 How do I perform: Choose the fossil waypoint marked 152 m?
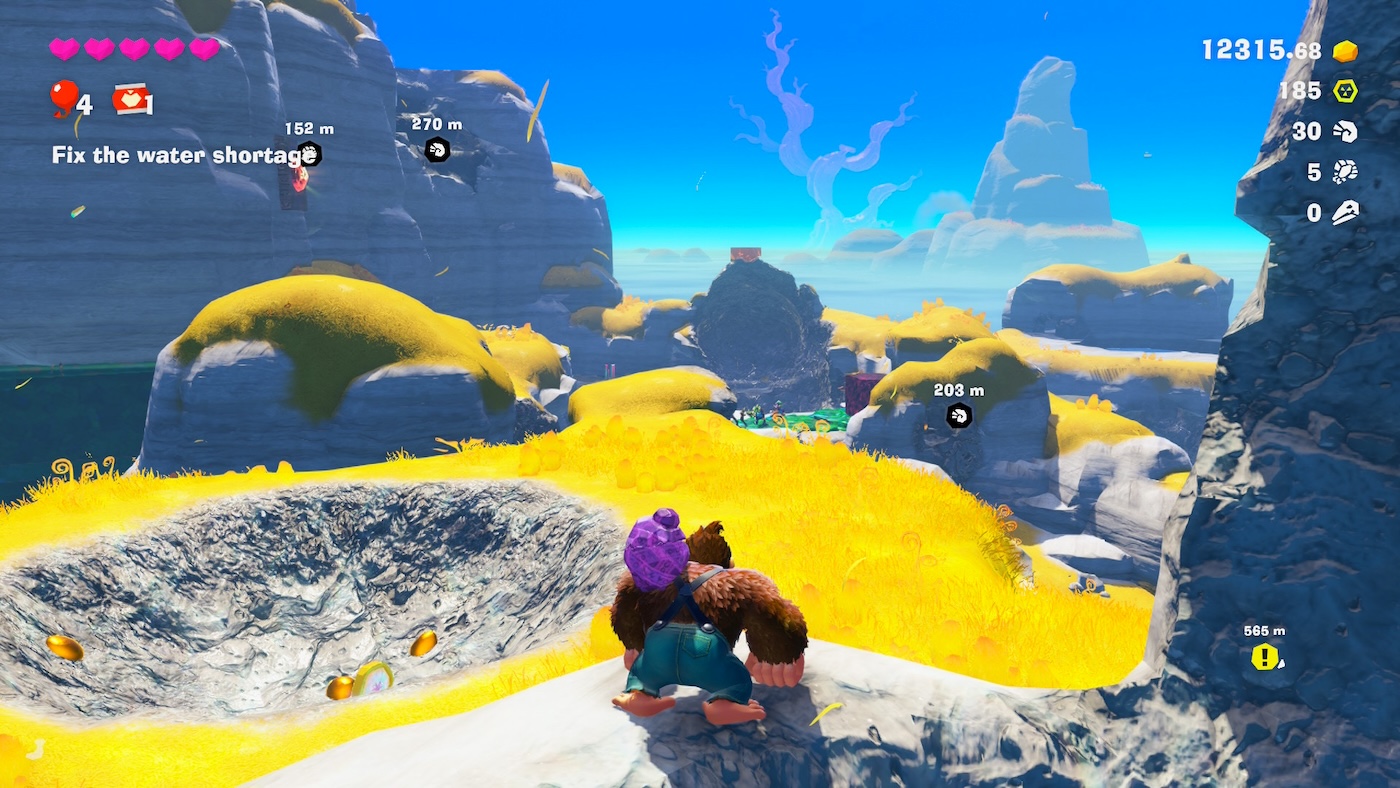310,154
